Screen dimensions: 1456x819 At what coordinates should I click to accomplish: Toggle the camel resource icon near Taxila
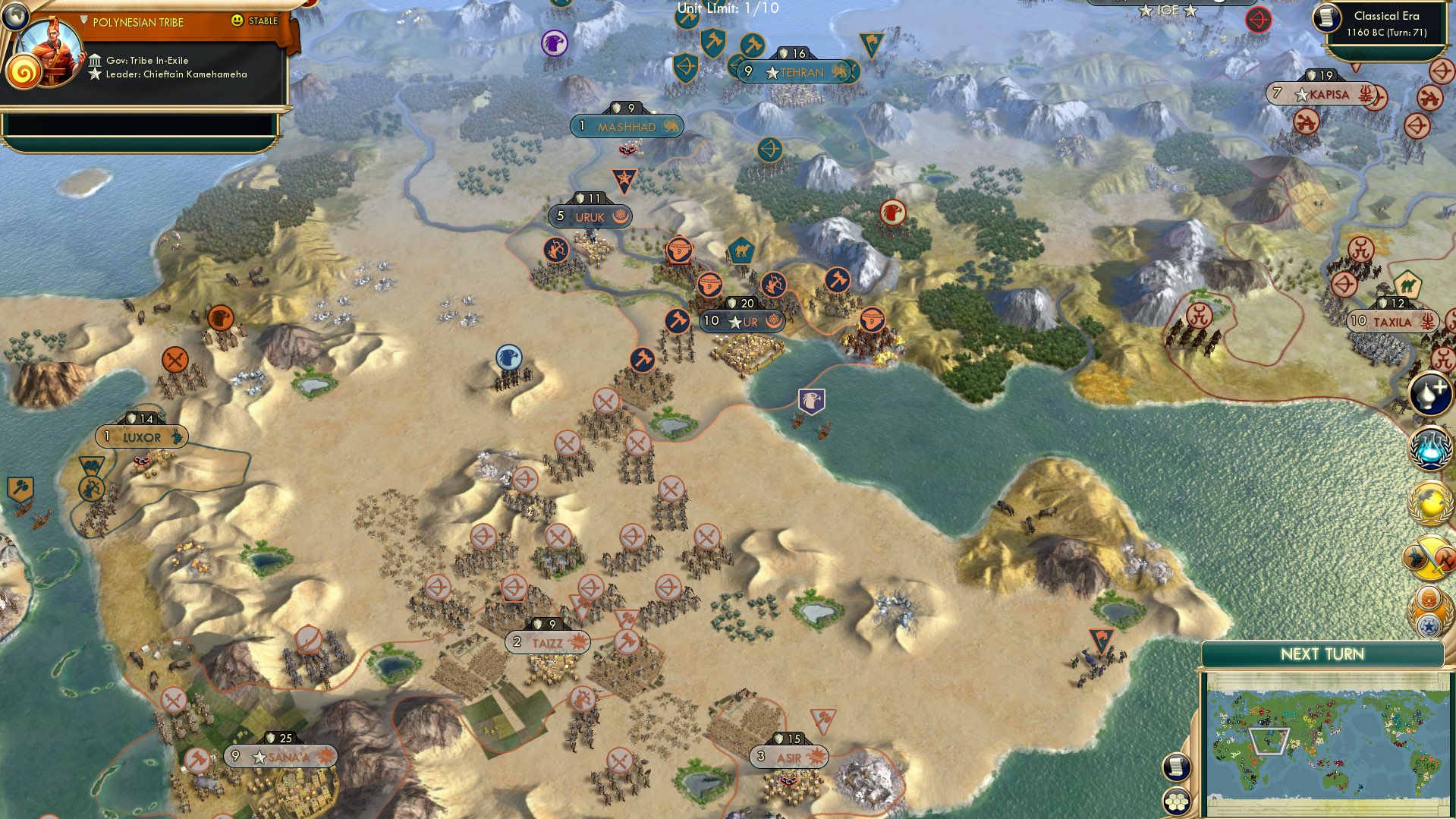click(1409, 284)
